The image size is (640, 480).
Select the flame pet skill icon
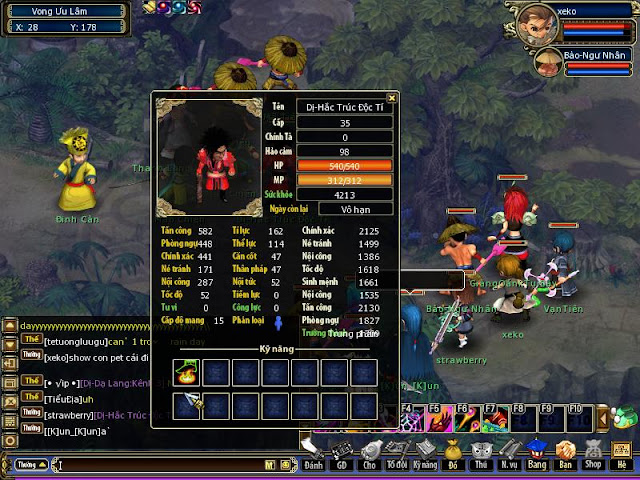pos(186,372)
